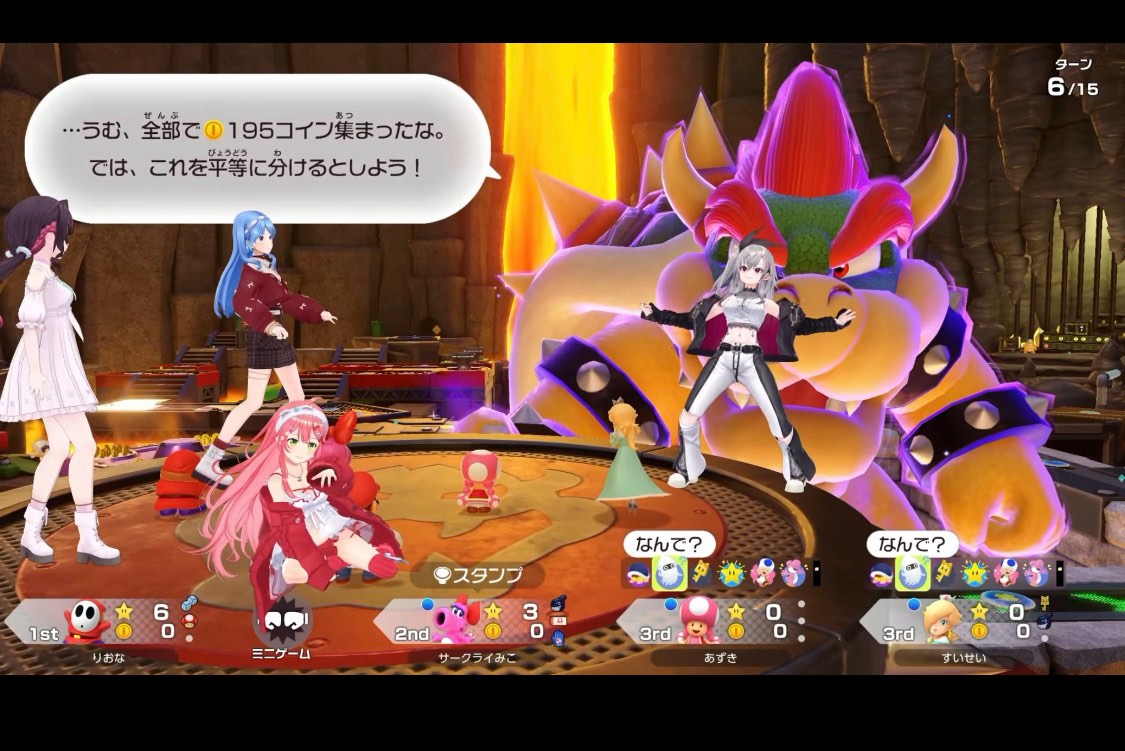Select the double dice item in りおな's panel
Image resolution: width=1125 pixels, height=751 pixels.
coord(190,602)
